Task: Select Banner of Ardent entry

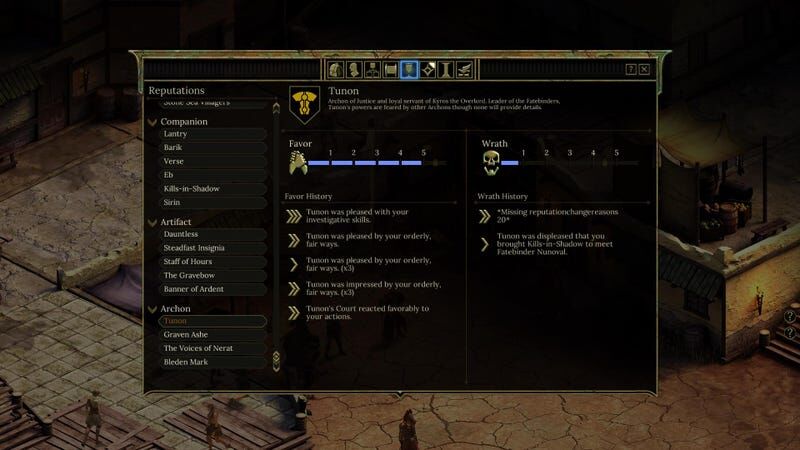Action: click(193, 289)
